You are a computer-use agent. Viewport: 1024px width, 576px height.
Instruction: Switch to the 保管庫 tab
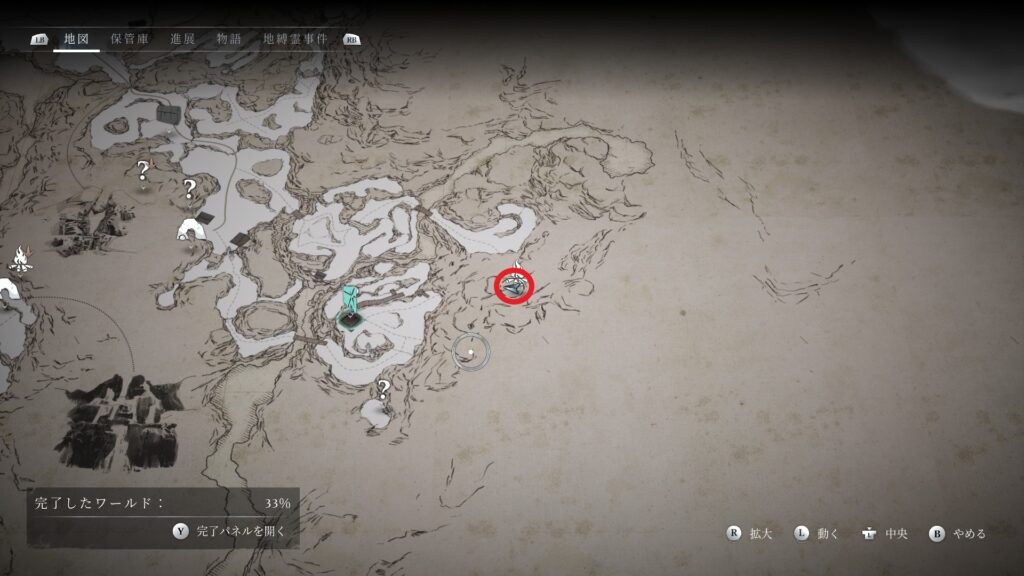[x=130, y=39]
